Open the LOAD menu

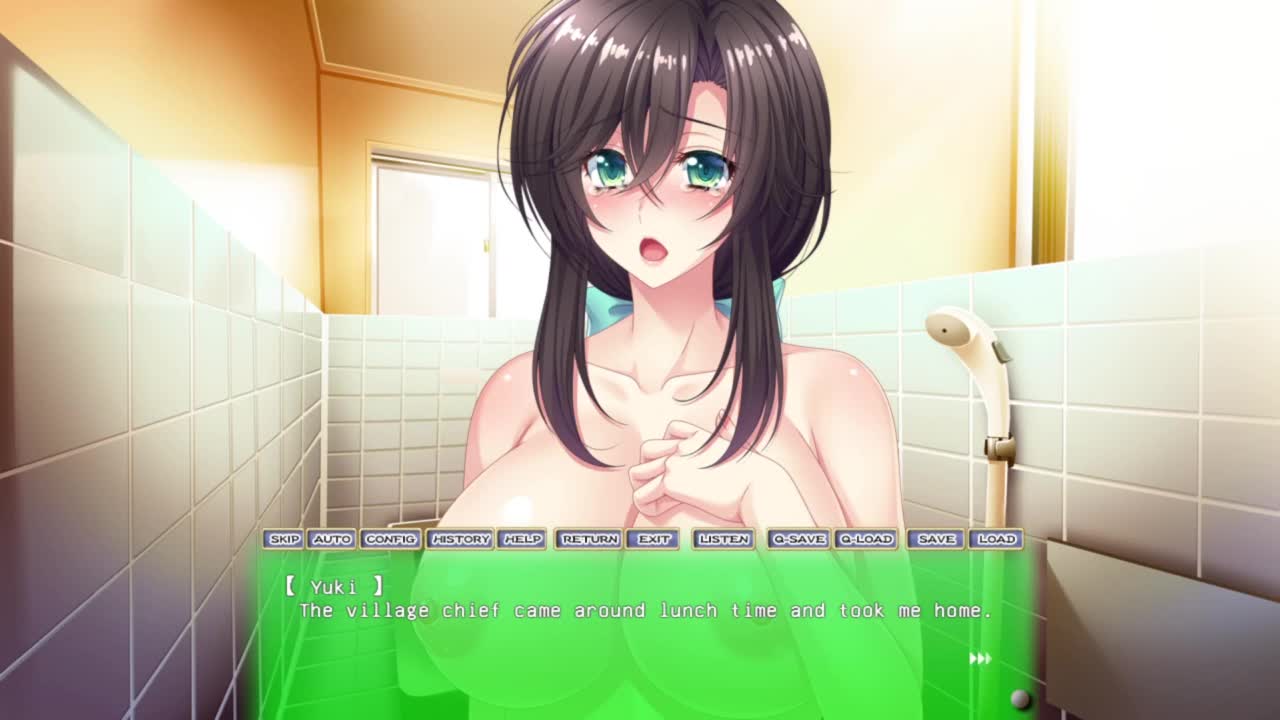pos(996,539)
